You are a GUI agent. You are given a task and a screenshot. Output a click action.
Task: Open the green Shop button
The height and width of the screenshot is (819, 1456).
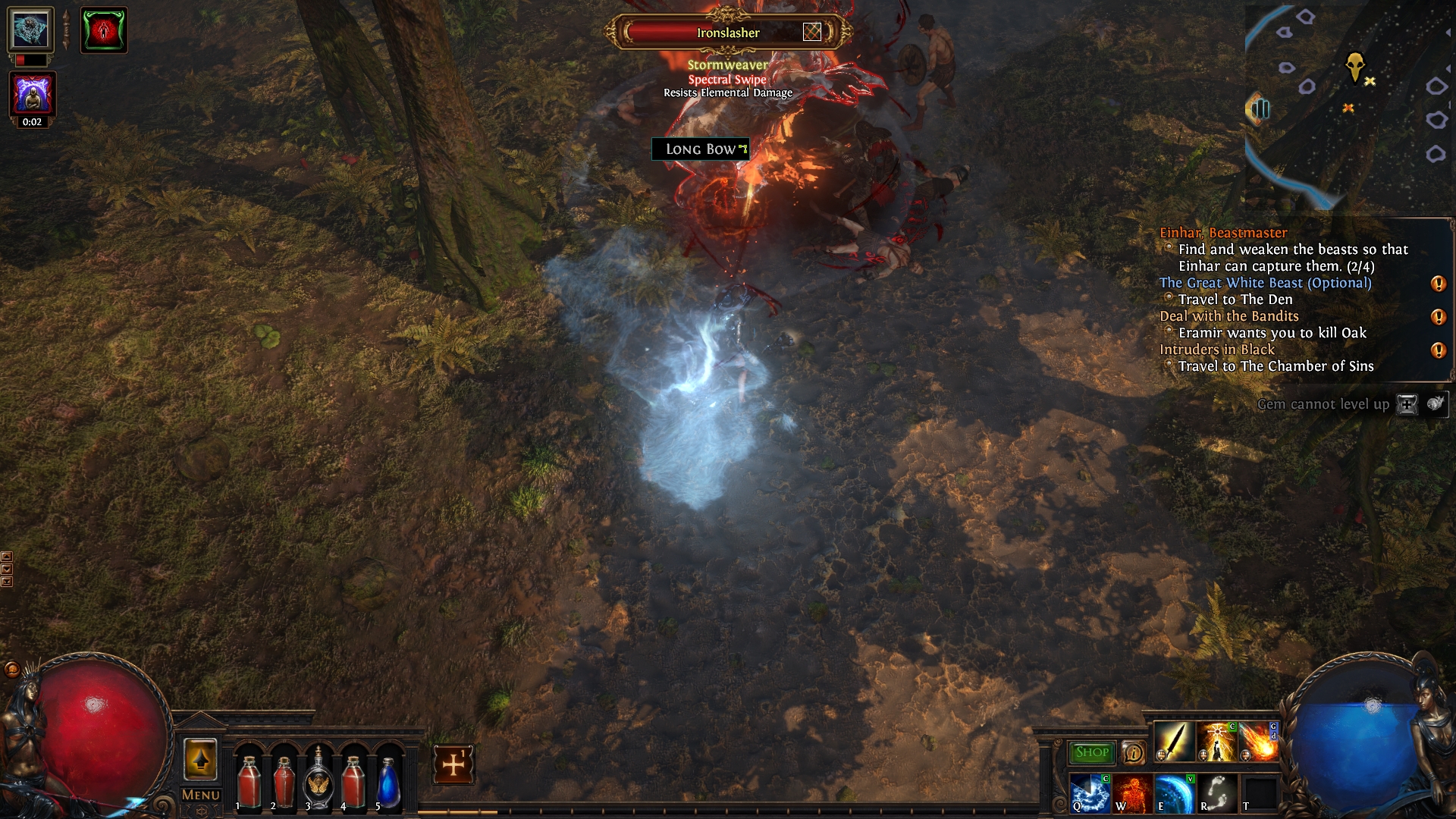coord(1091,752)
